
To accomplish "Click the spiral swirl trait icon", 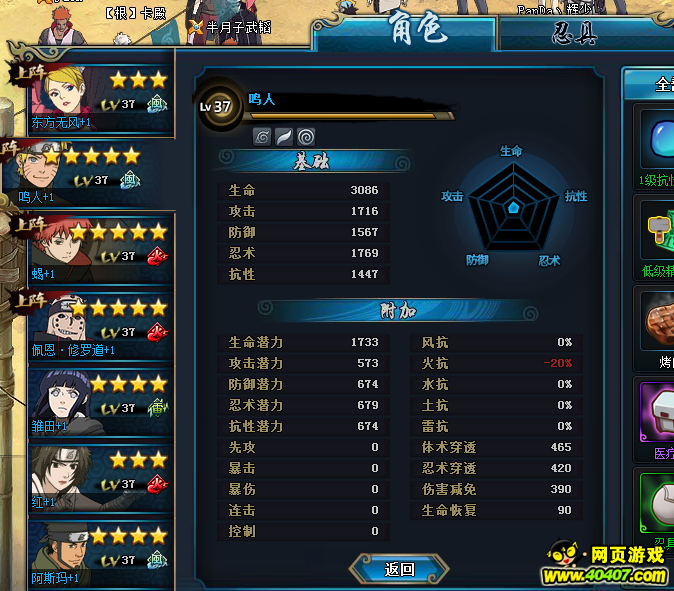I will click(306, 136).
